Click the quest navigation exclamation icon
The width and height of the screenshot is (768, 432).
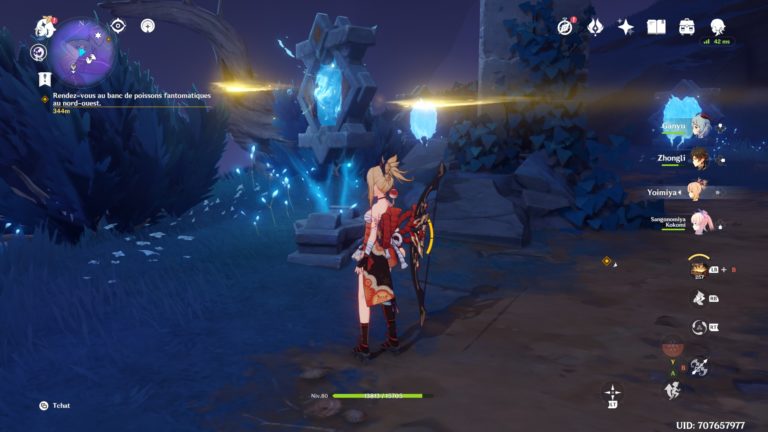coord(44,77)
